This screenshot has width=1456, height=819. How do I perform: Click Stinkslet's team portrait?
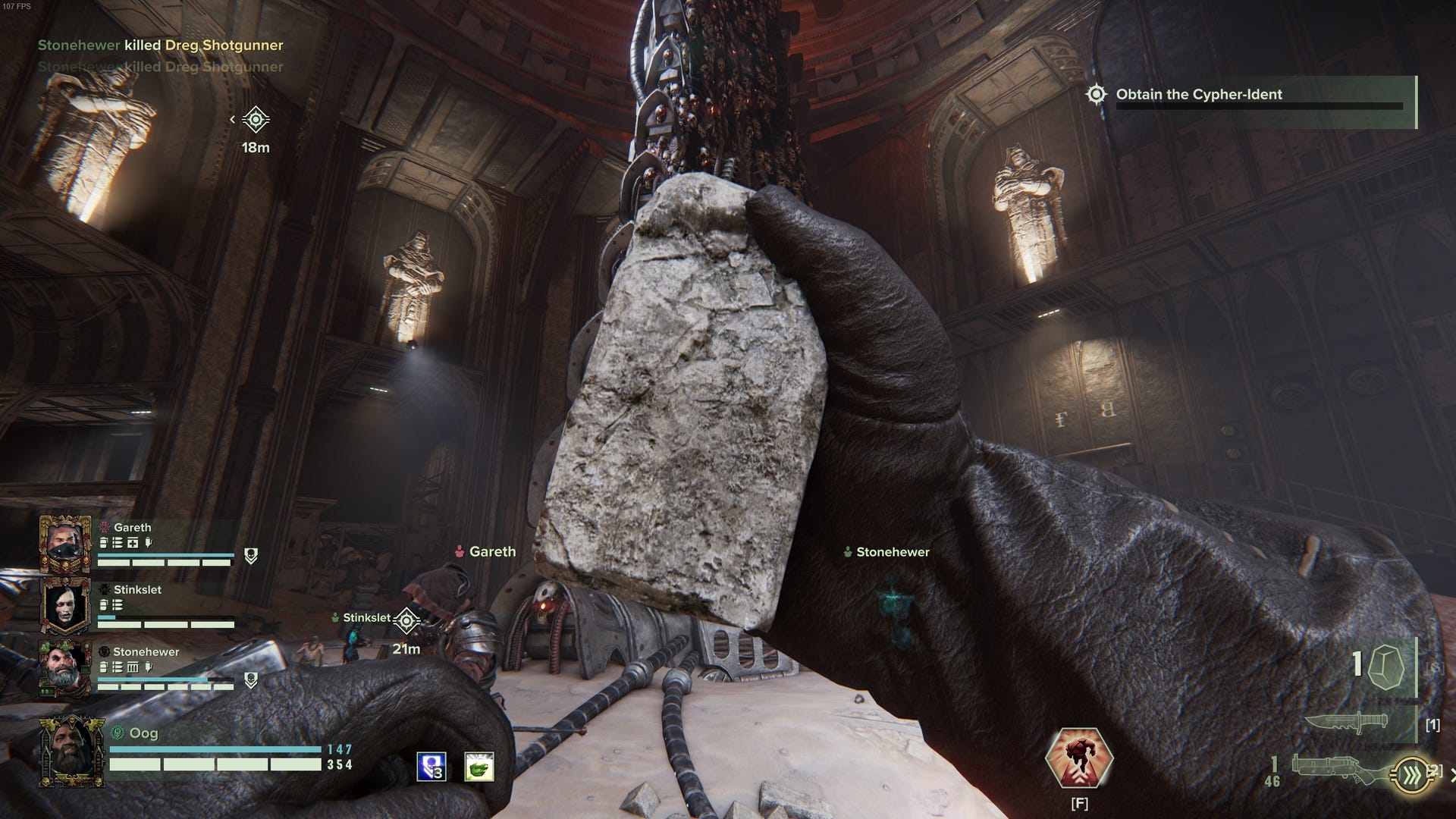(64, 606)
